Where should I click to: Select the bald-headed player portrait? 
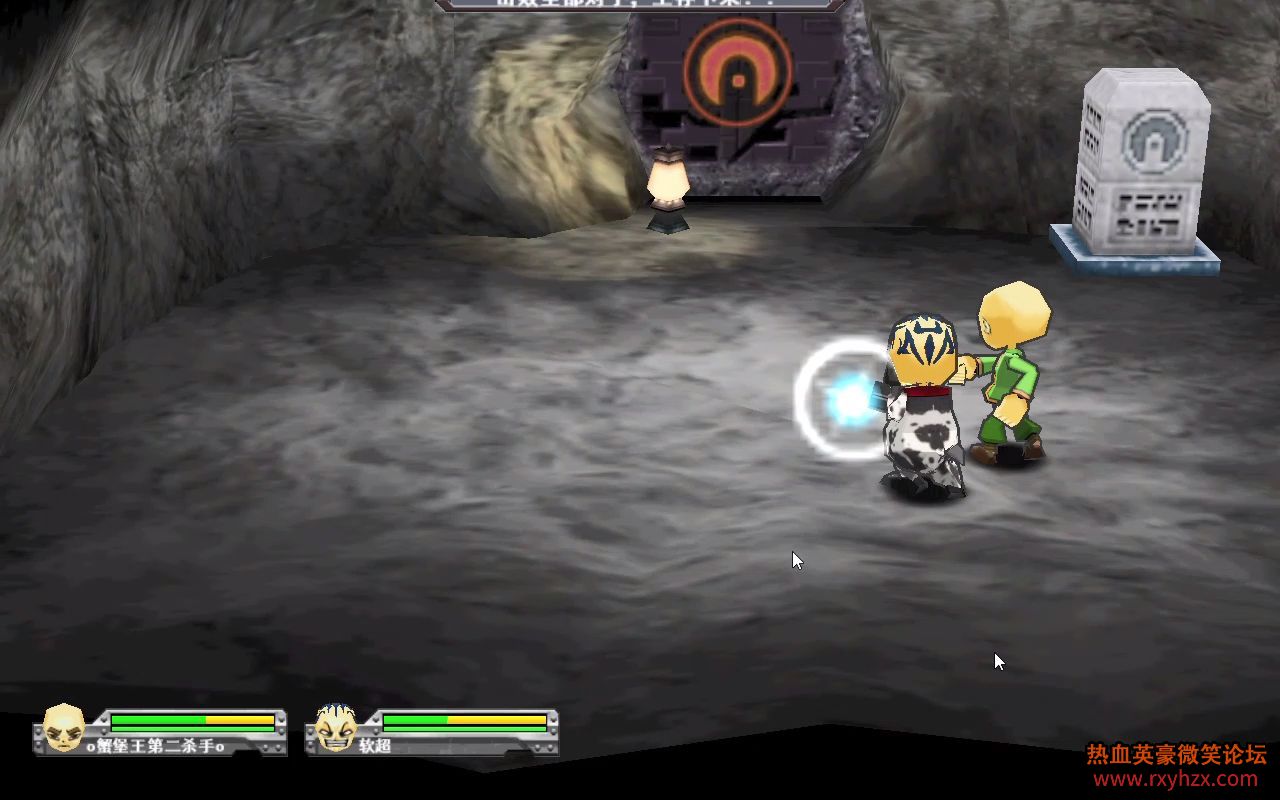pyautogui.click(x=63, y=727)
